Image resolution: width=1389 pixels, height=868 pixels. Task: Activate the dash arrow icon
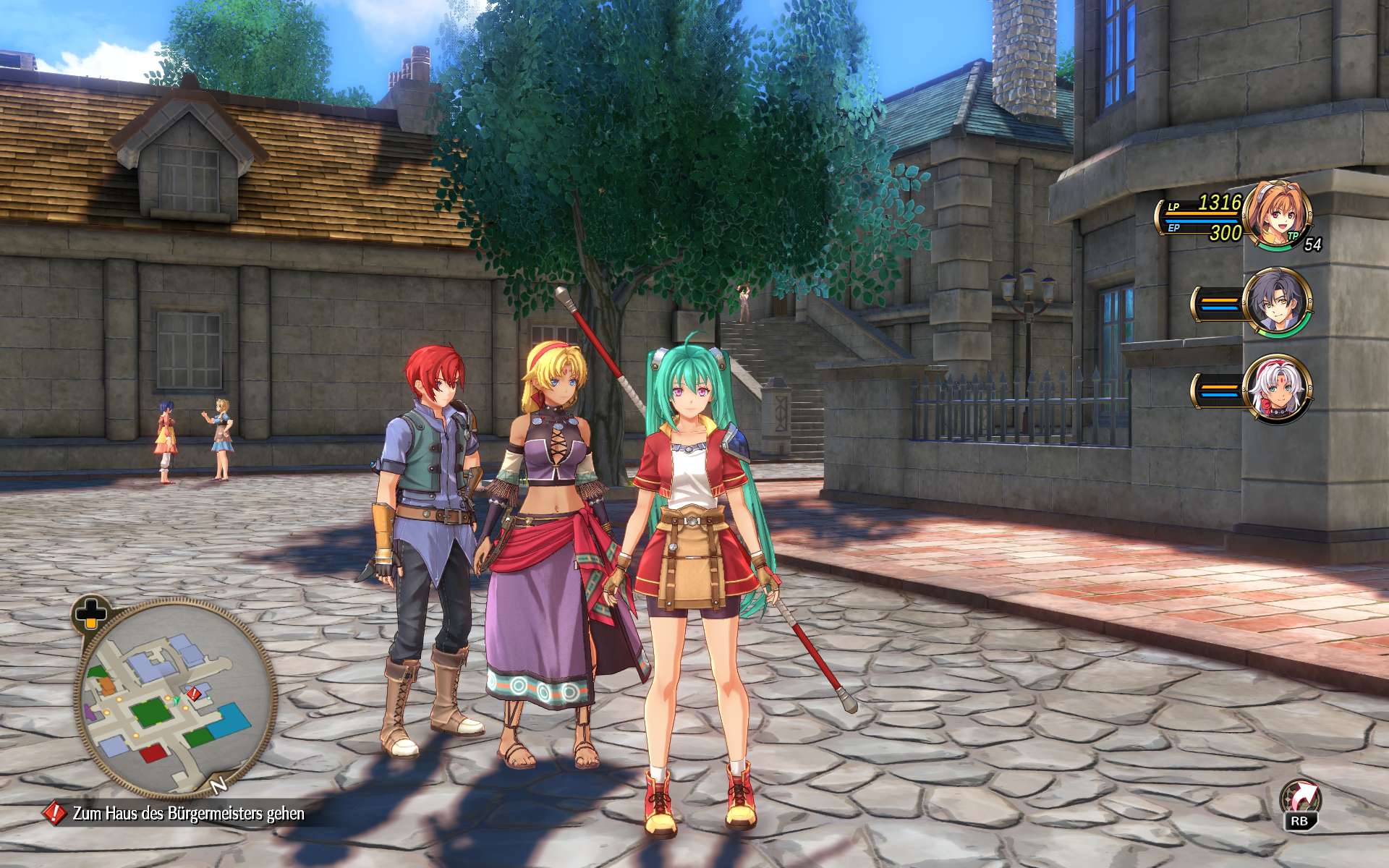pyautogui.click(x=1299, y=800)
